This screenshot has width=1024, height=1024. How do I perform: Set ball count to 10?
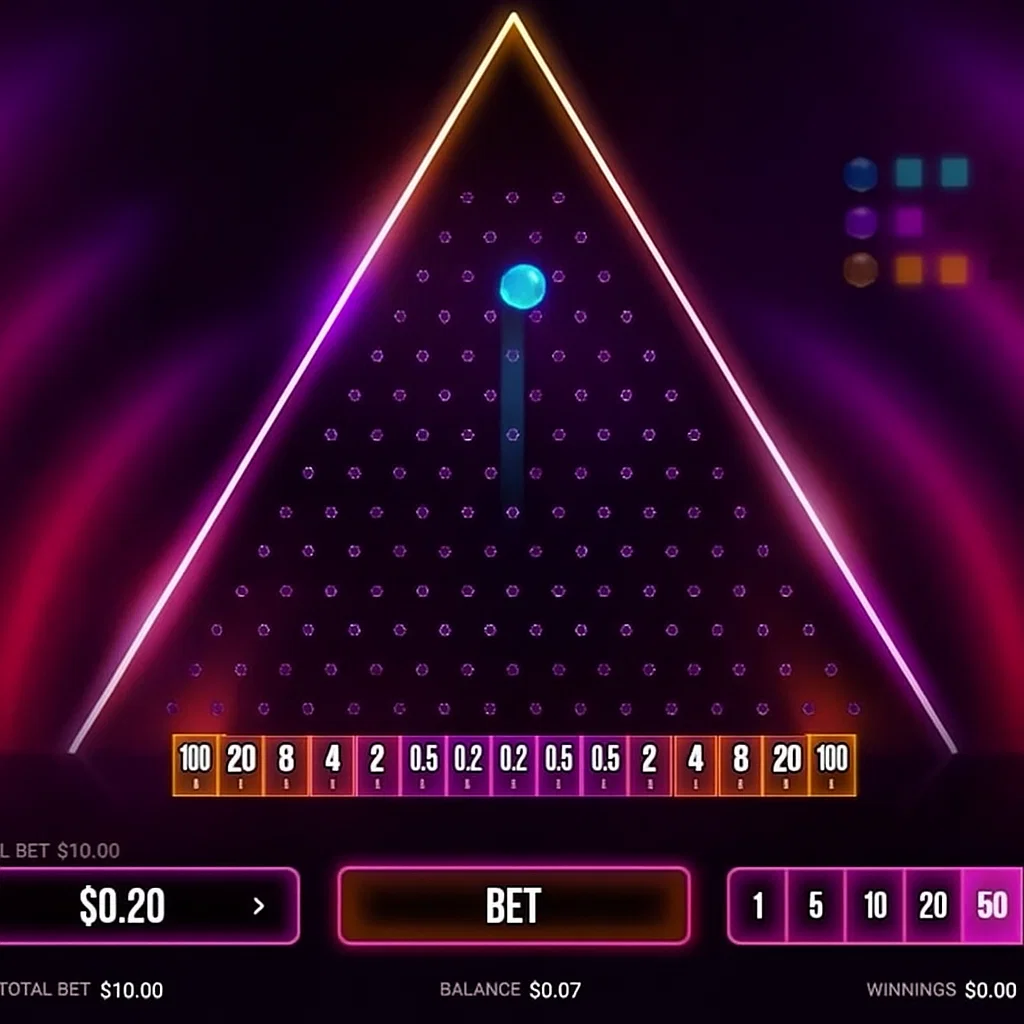875,906
